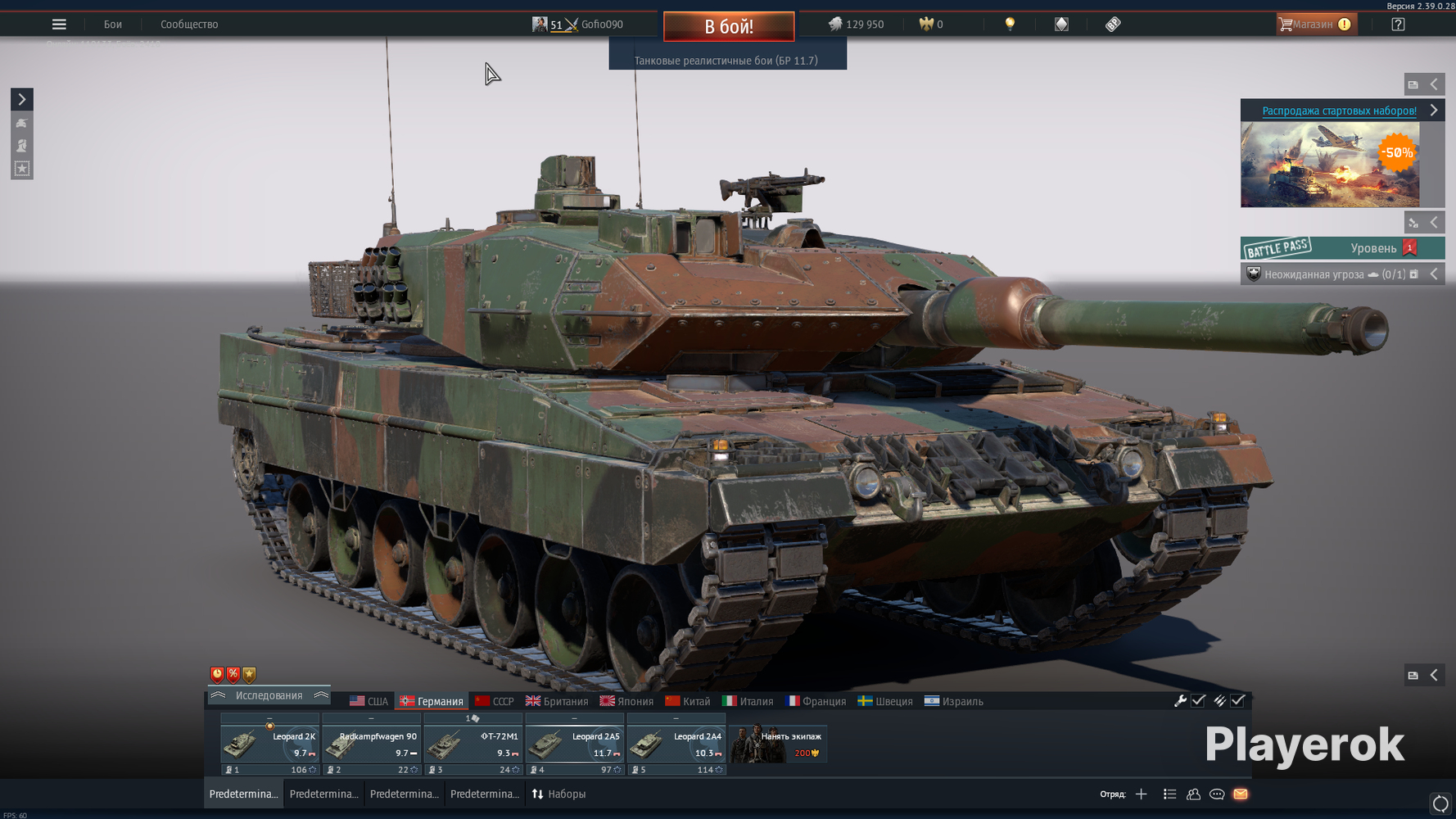Select the Leopard 2A5 vehicle slot
Screen dimensions: 1456x819
coord(574,742)
